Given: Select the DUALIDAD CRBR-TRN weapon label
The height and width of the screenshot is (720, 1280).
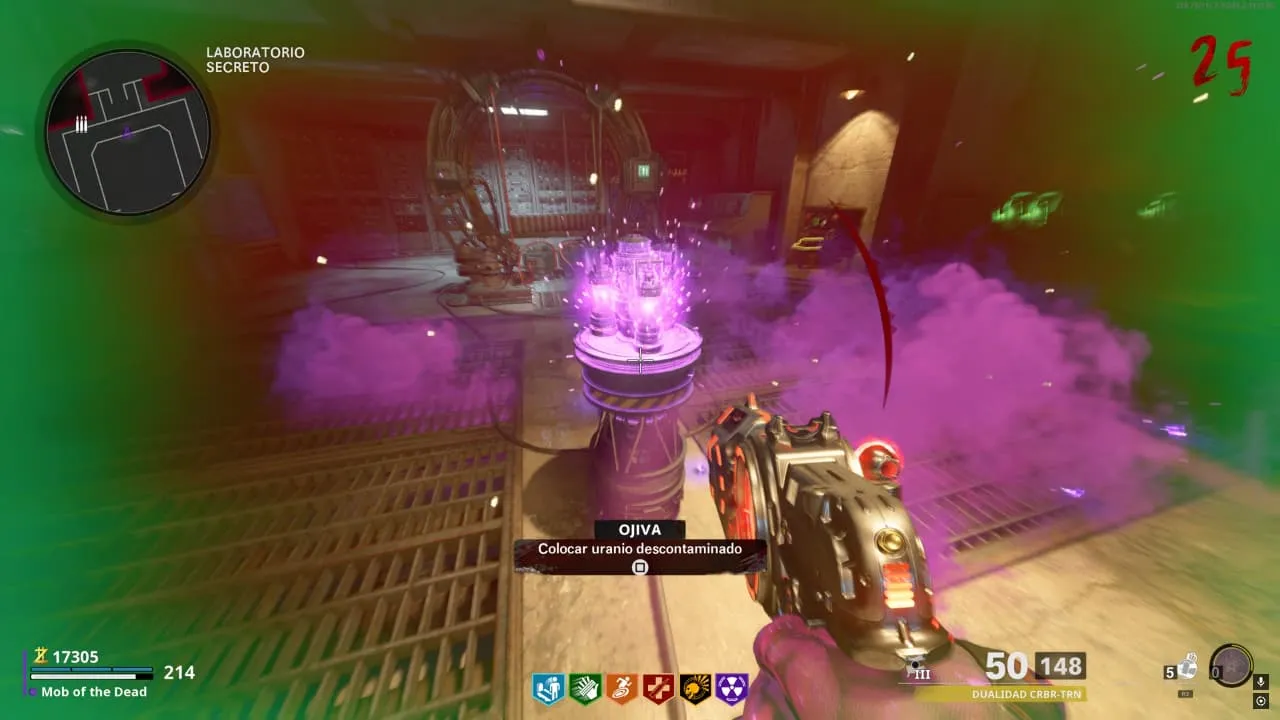Looking at the screenshot, I should pyautogui.click(x=1028, y=693).
